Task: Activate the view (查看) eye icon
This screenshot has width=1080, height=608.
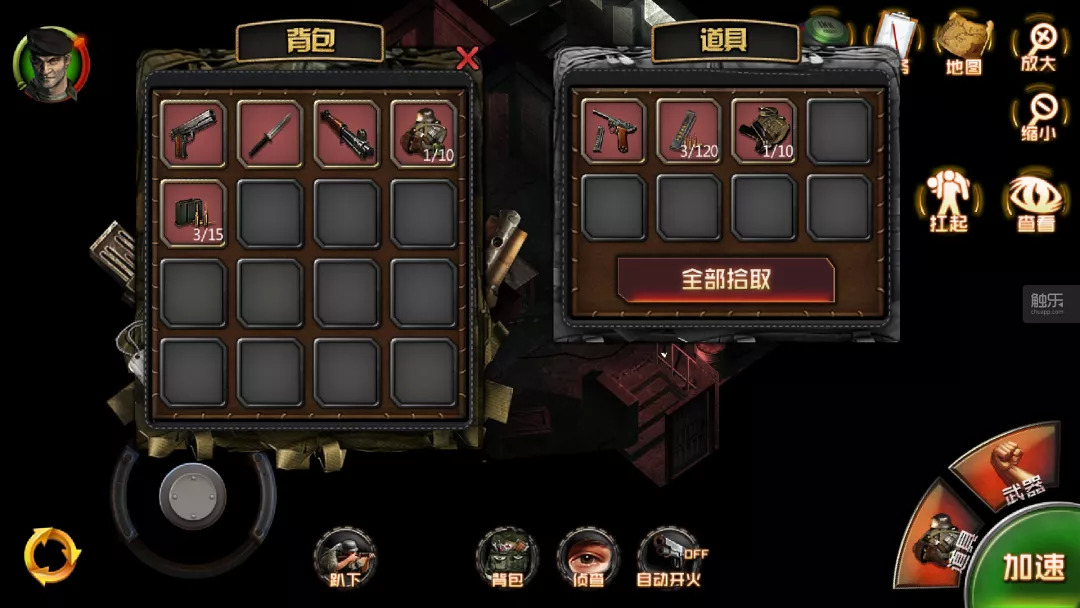Action: [1034, 202]
